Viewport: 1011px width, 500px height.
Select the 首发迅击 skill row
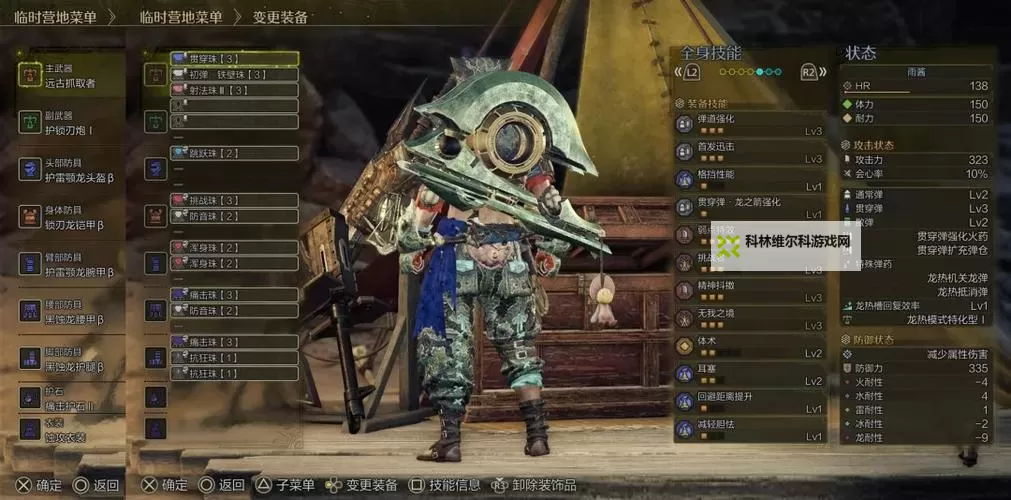[750, 152]
